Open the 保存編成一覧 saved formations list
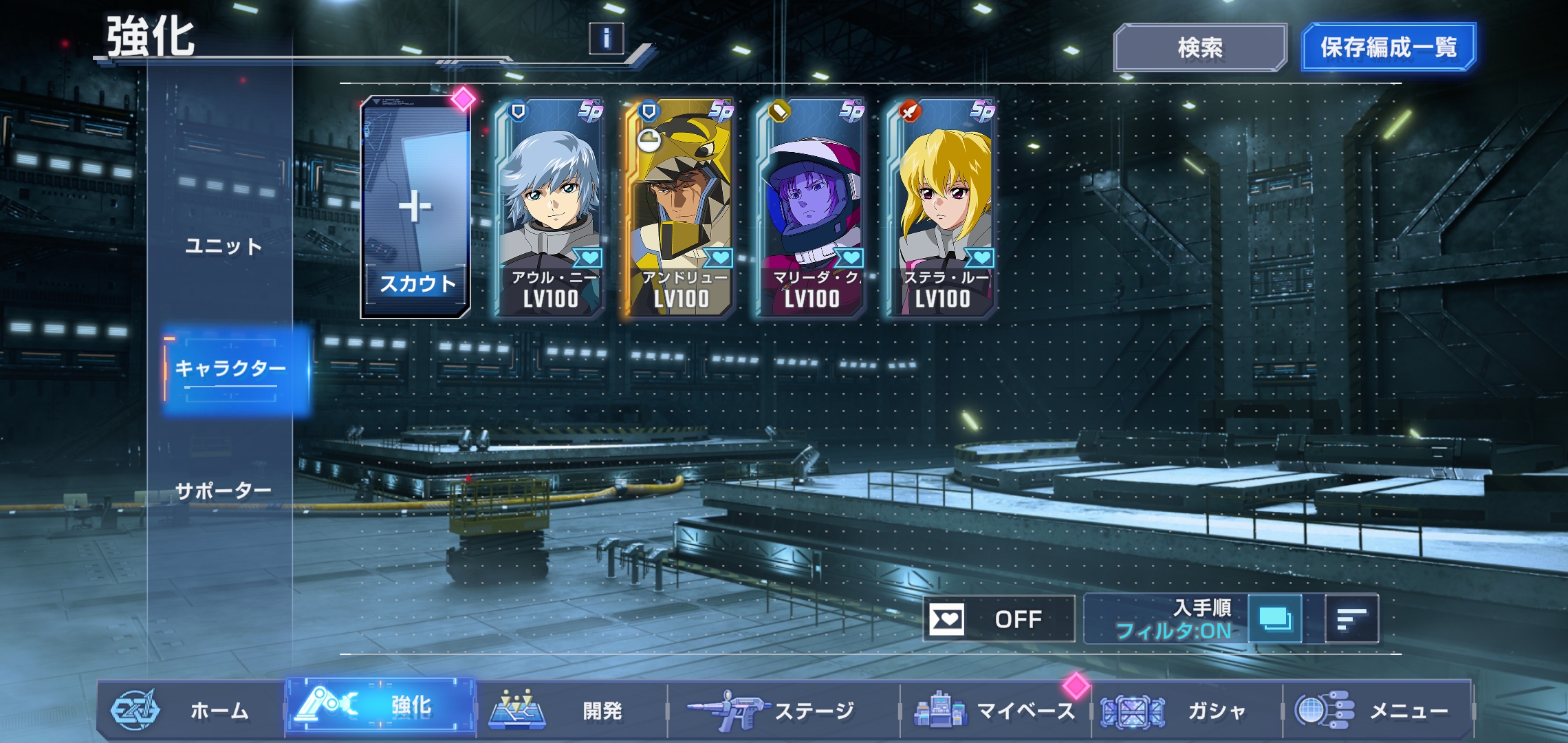This screenshot has height=743, width=1568. click(1388, 47)
